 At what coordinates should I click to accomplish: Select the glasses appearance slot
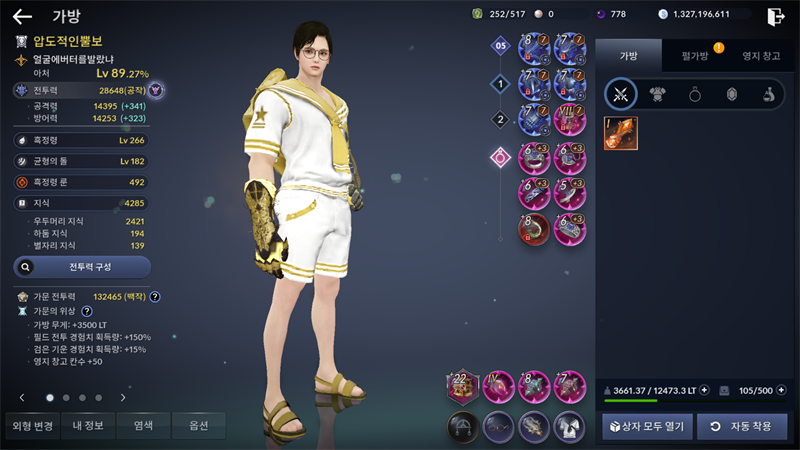[x=498, y=426]
